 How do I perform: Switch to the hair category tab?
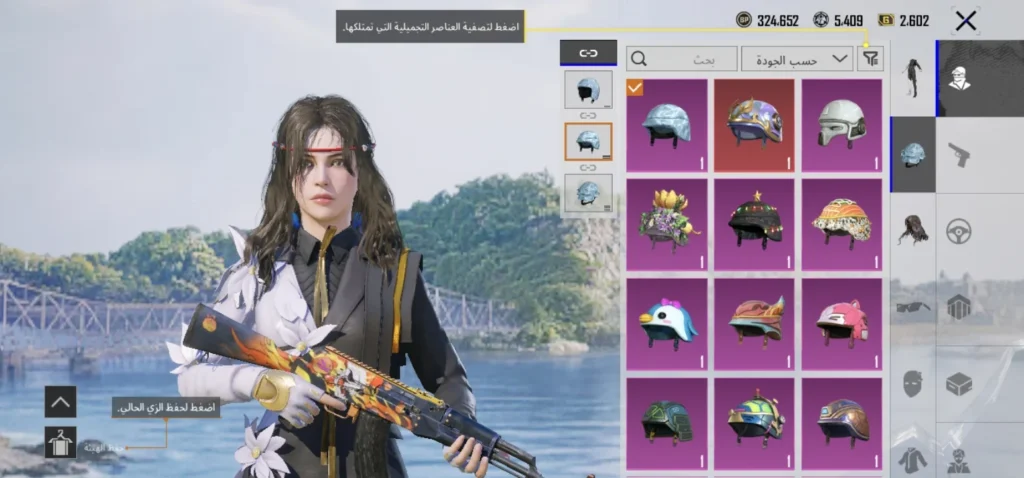(913, 230)
